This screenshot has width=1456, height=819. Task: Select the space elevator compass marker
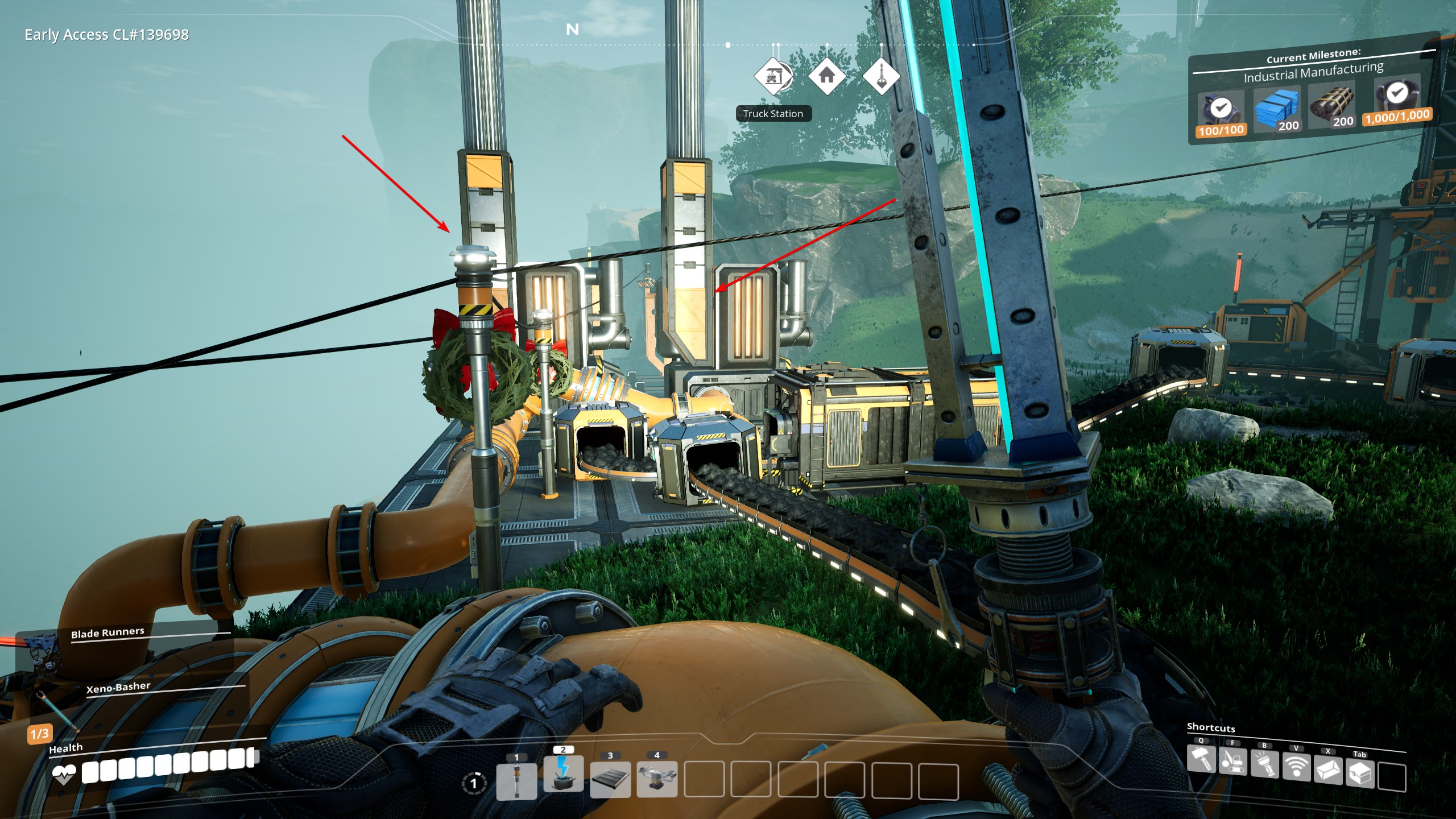[x=881, y=76]
